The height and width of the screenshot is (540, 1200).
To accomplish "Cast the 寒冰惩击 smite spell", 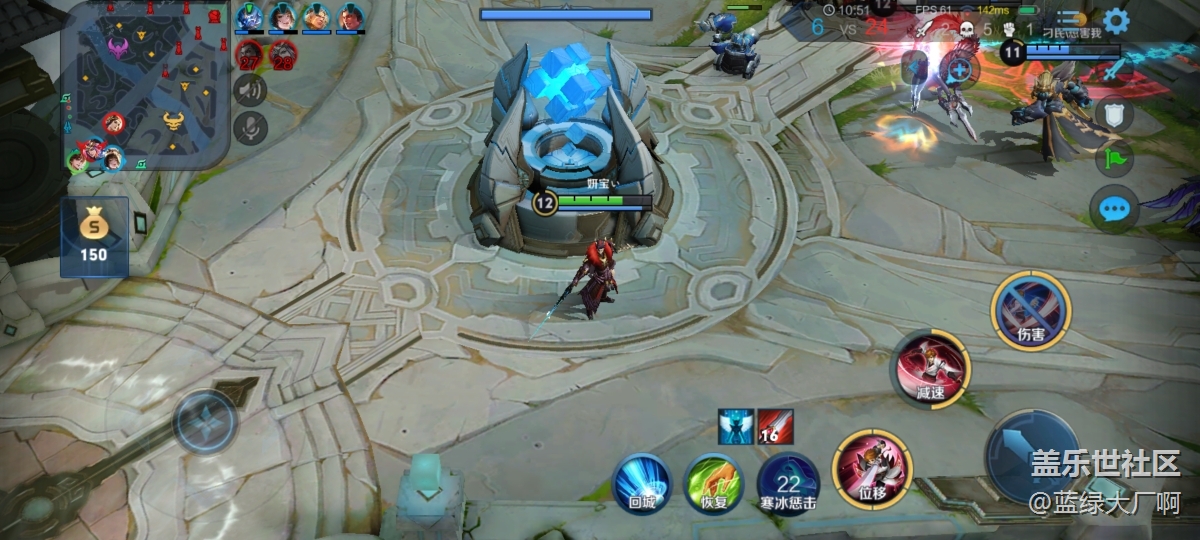I will 788,484.
